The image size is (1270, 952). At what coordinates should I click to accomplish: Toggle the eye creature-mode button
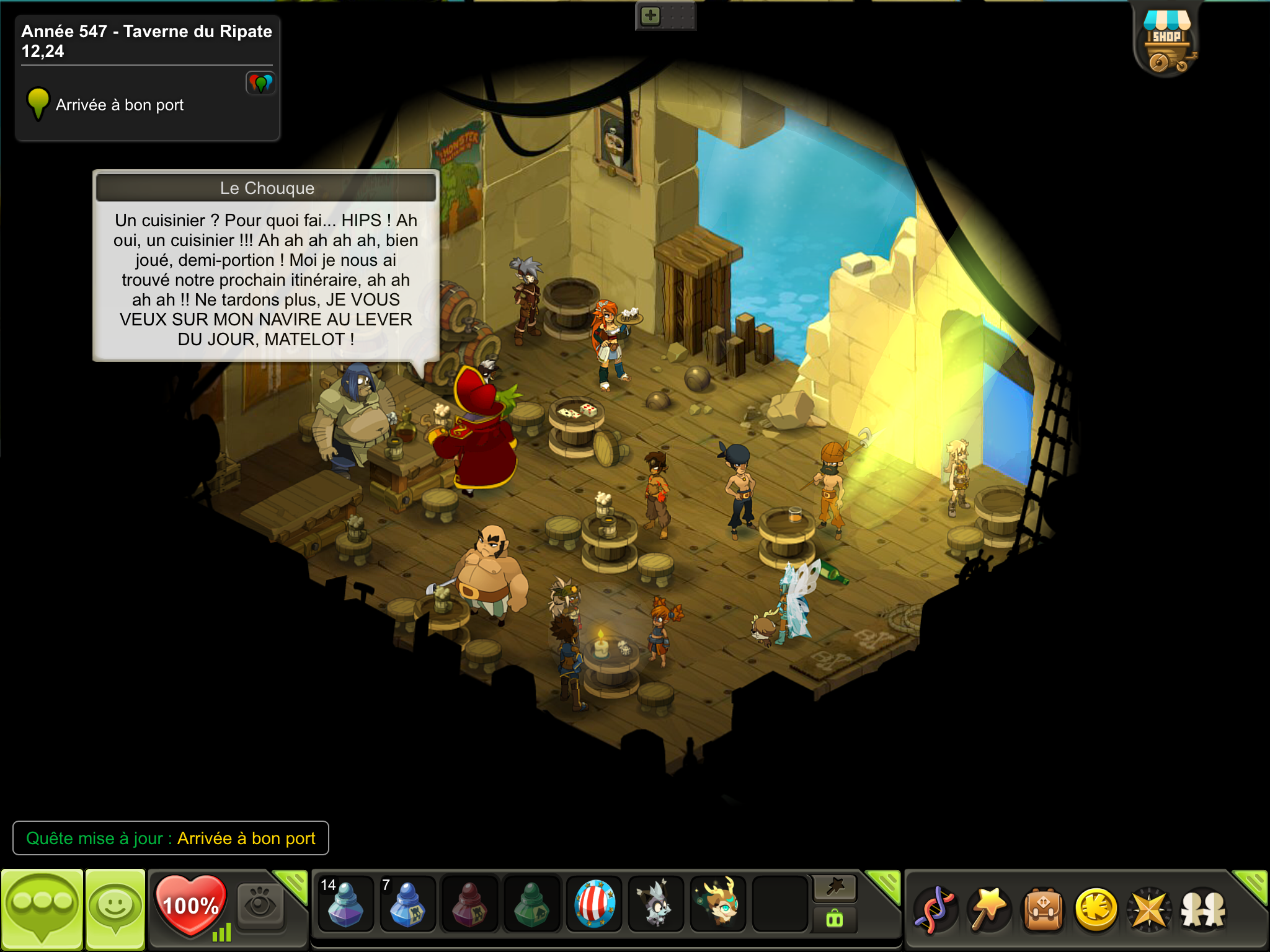click(x=260, y=906)
